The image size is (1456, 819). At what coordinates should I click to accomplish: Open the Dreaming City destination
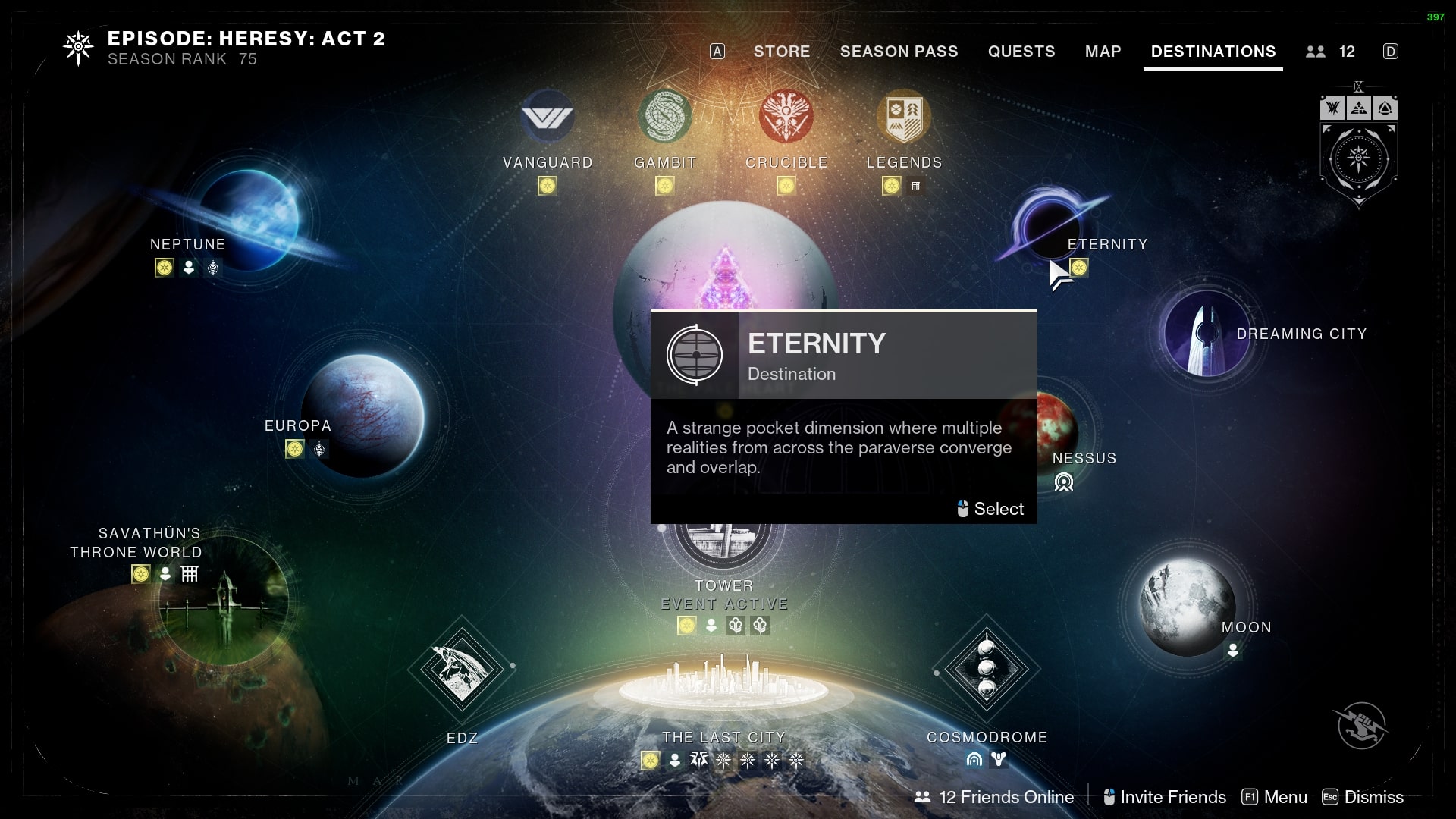coord(1206,334)
